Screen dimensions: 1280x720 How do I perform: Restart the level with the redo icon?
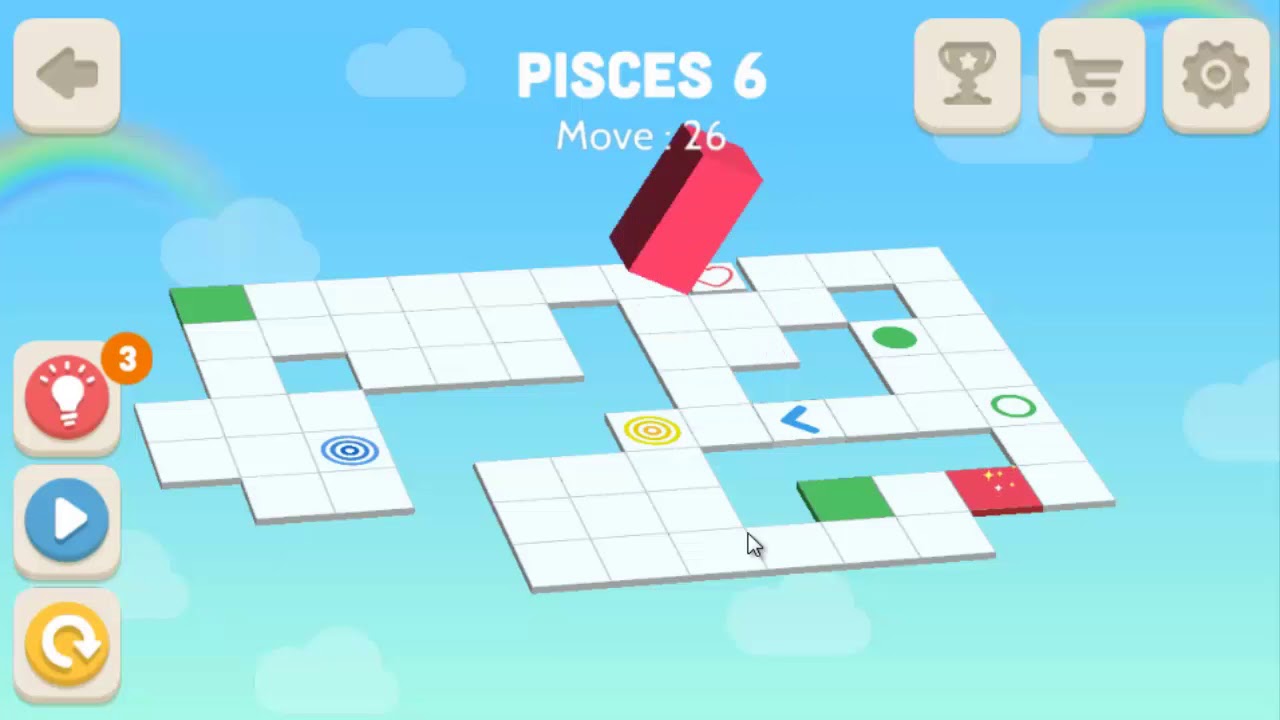coord(66,643)
